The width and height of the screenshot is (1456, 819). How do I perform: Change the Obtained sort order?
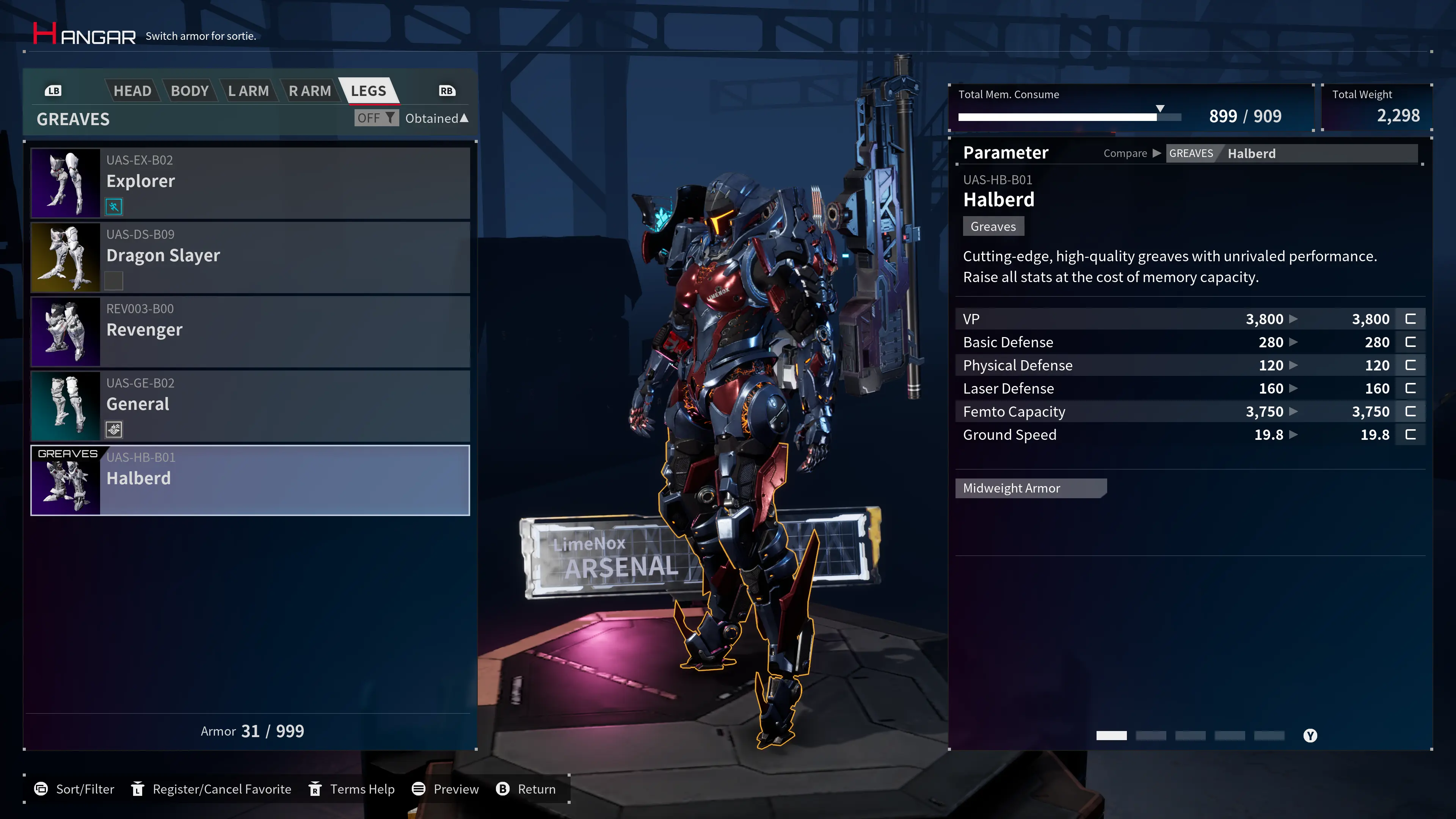[x=436, y=118]
